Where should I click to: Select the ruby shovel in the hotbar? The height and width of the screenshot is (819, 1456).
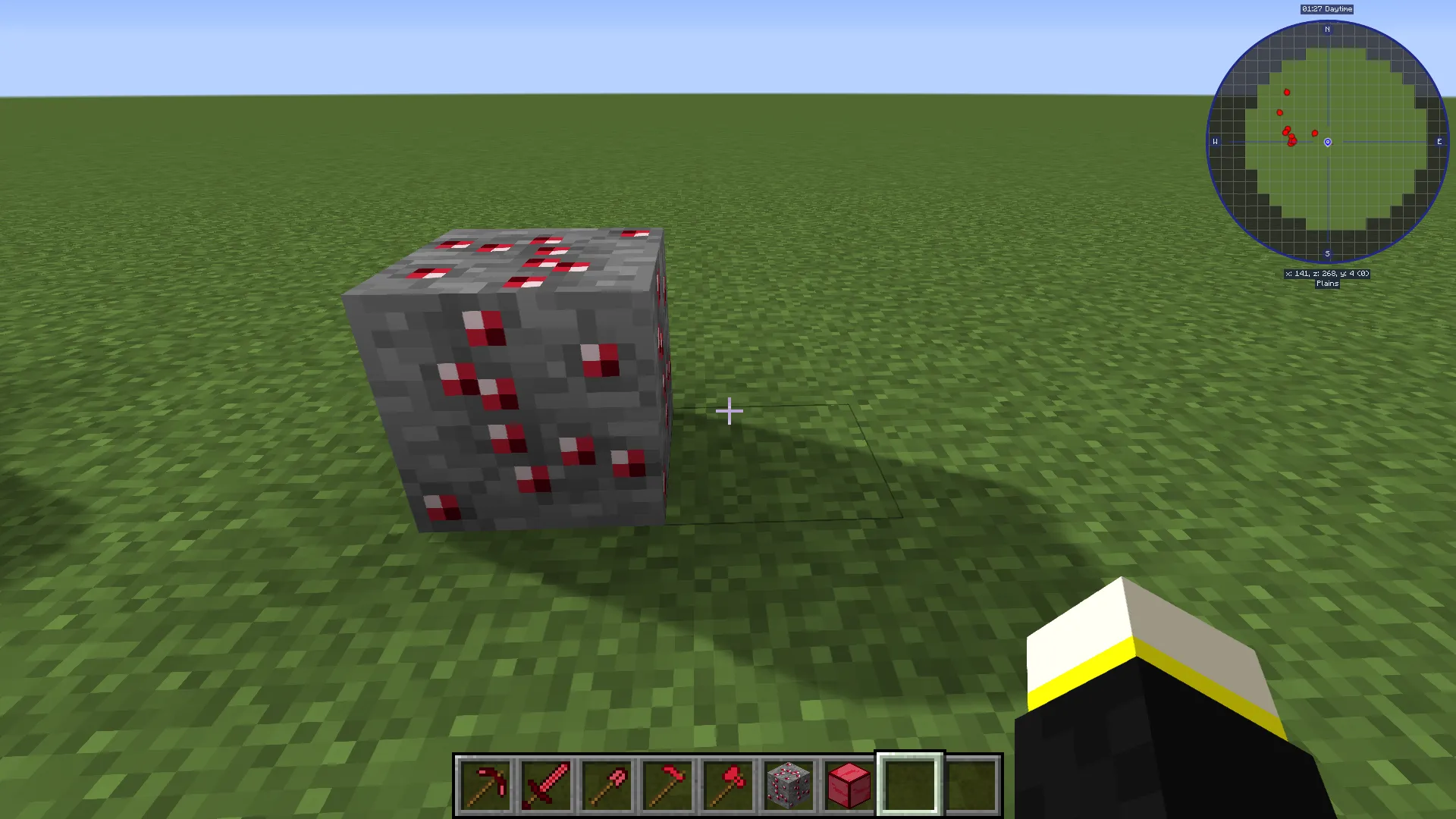point(607,783)
